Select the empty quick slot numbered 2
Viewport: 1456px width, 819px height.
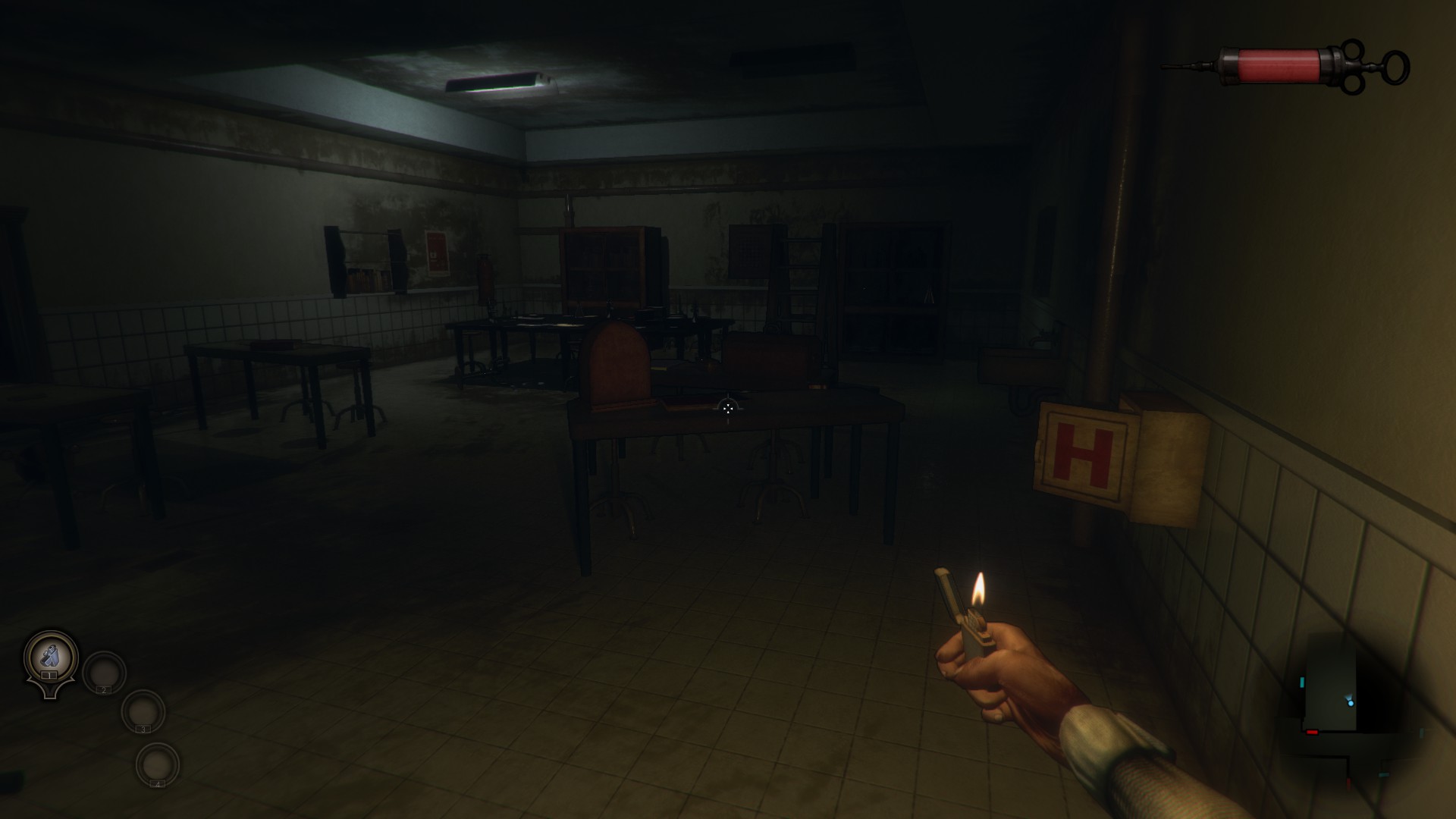coord(104,672)
